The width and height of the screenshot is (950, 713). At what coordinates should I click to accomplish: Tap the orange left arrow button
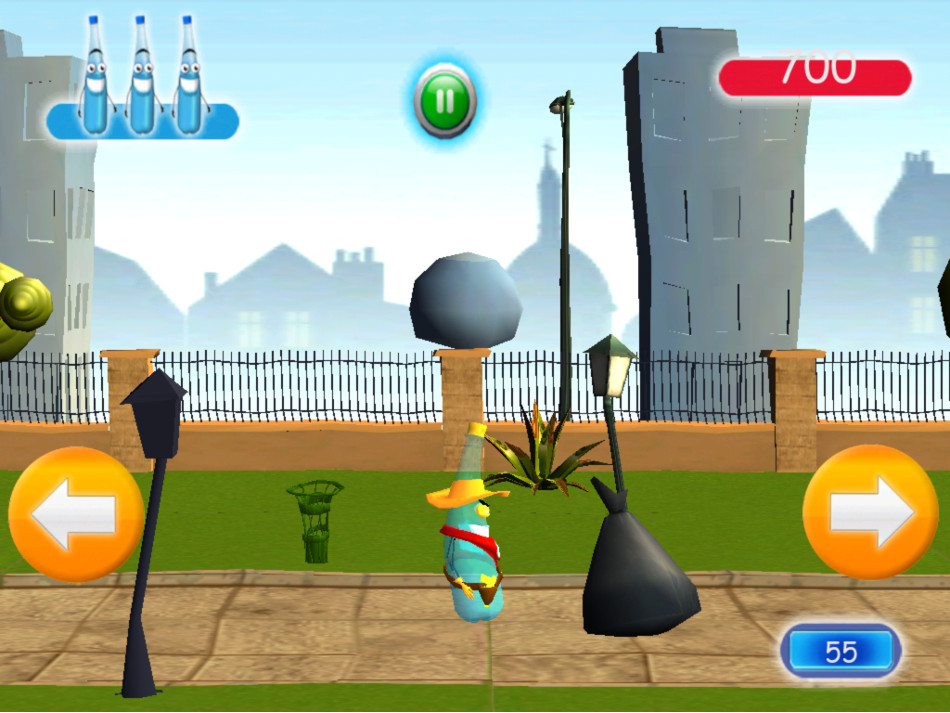(x=75, y=514)
